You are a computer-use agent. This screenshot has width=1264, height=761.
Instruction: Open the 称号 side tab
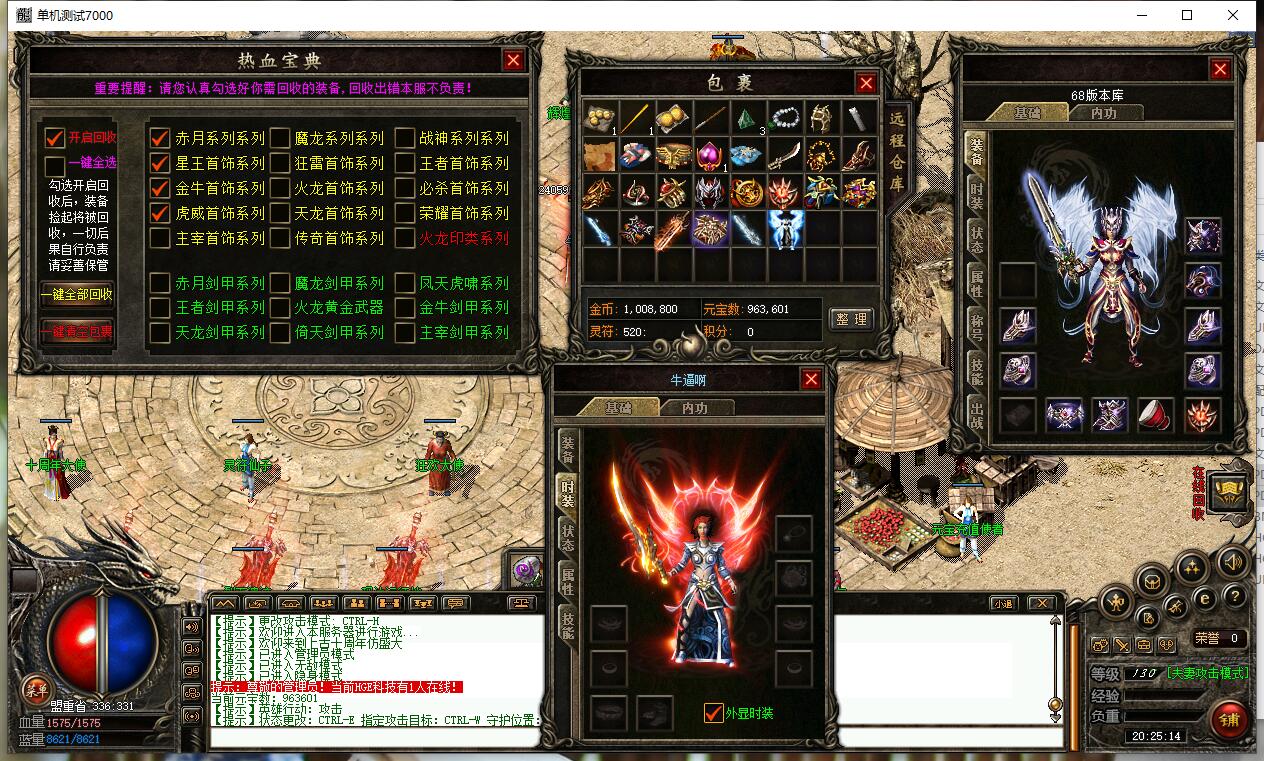[976, 326]
